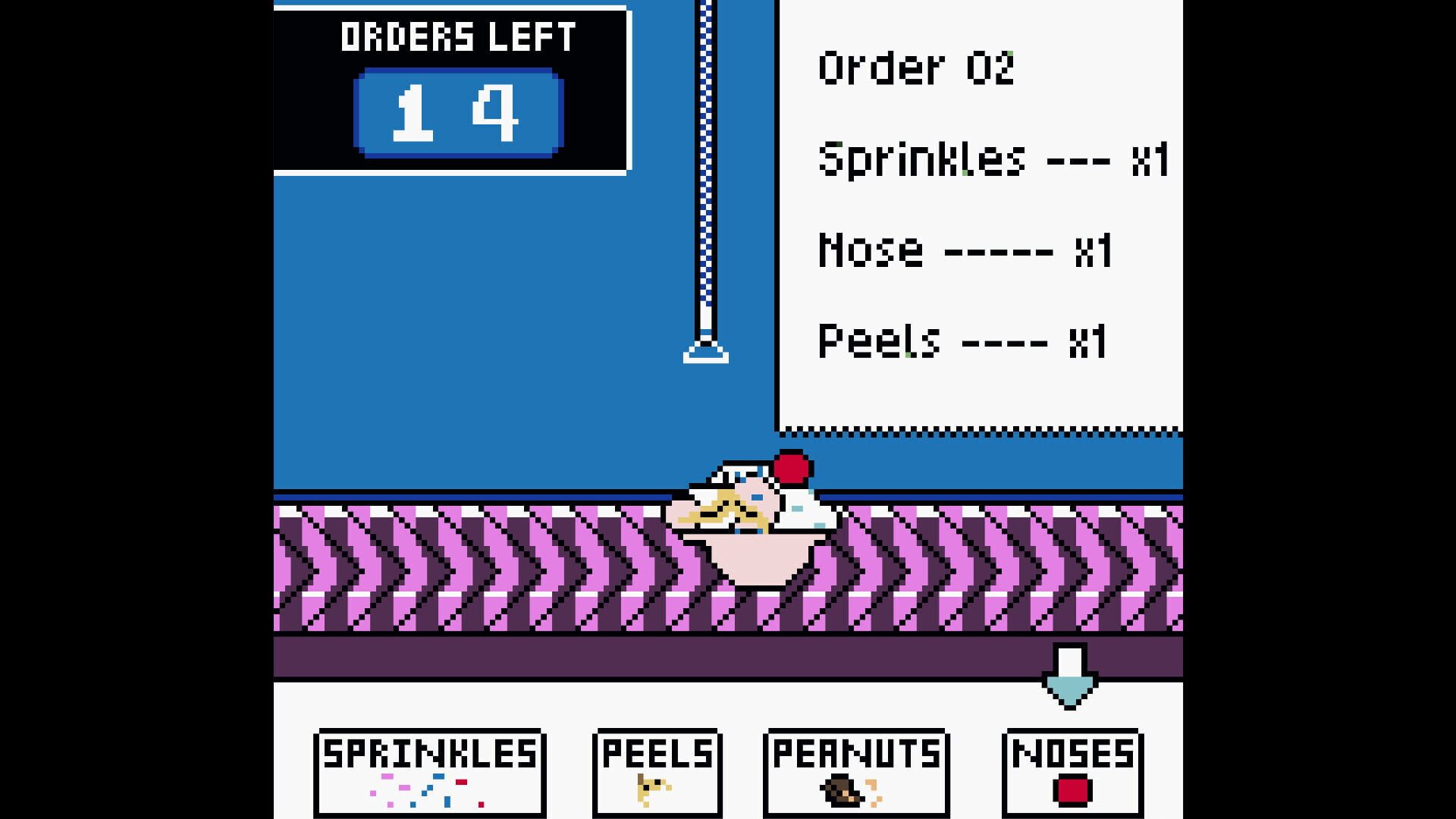Click the Nose ----- x1 order requirement

(963, 250)
